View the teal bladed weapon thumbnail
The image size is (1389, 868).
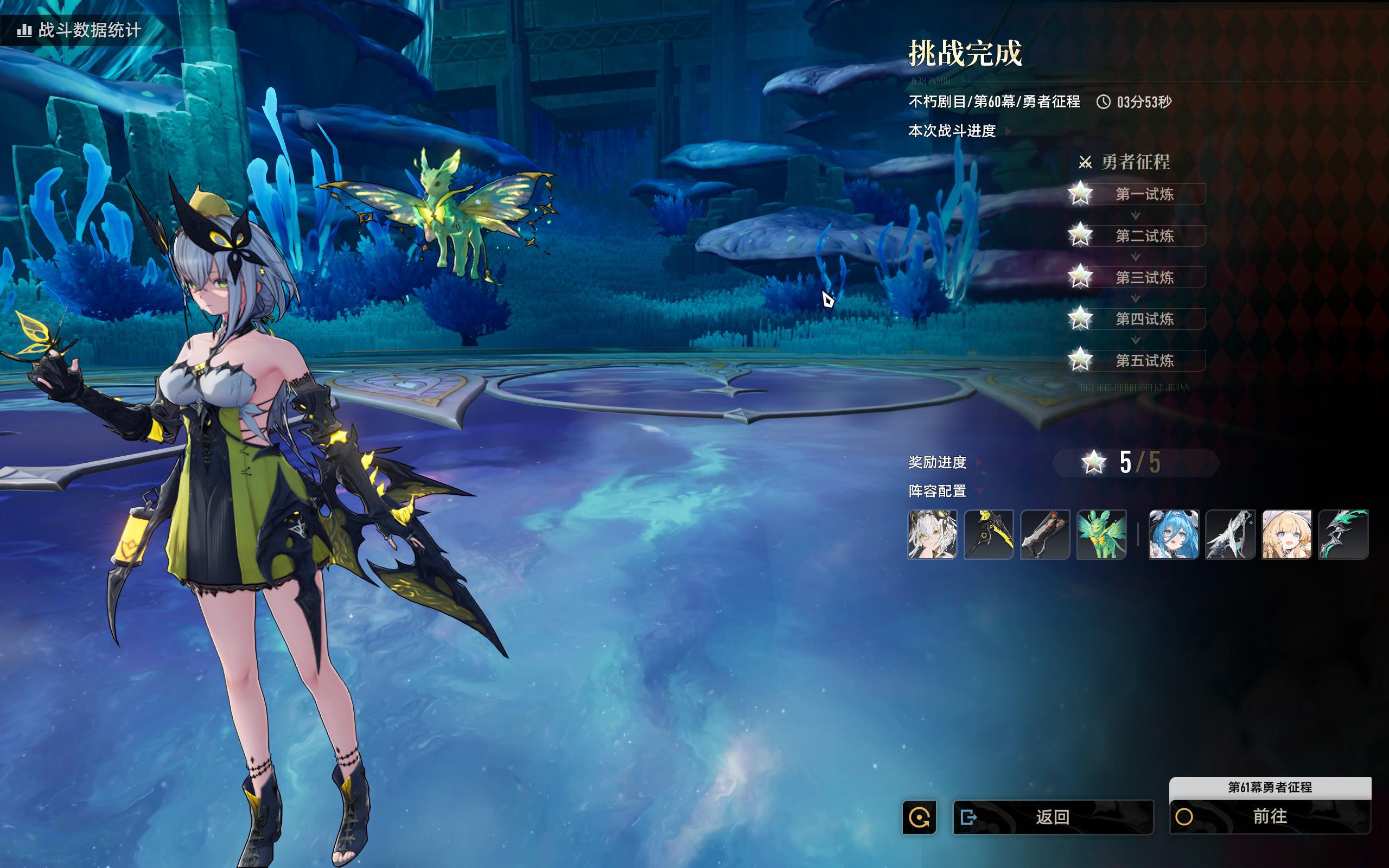(x=1343, y=534)
